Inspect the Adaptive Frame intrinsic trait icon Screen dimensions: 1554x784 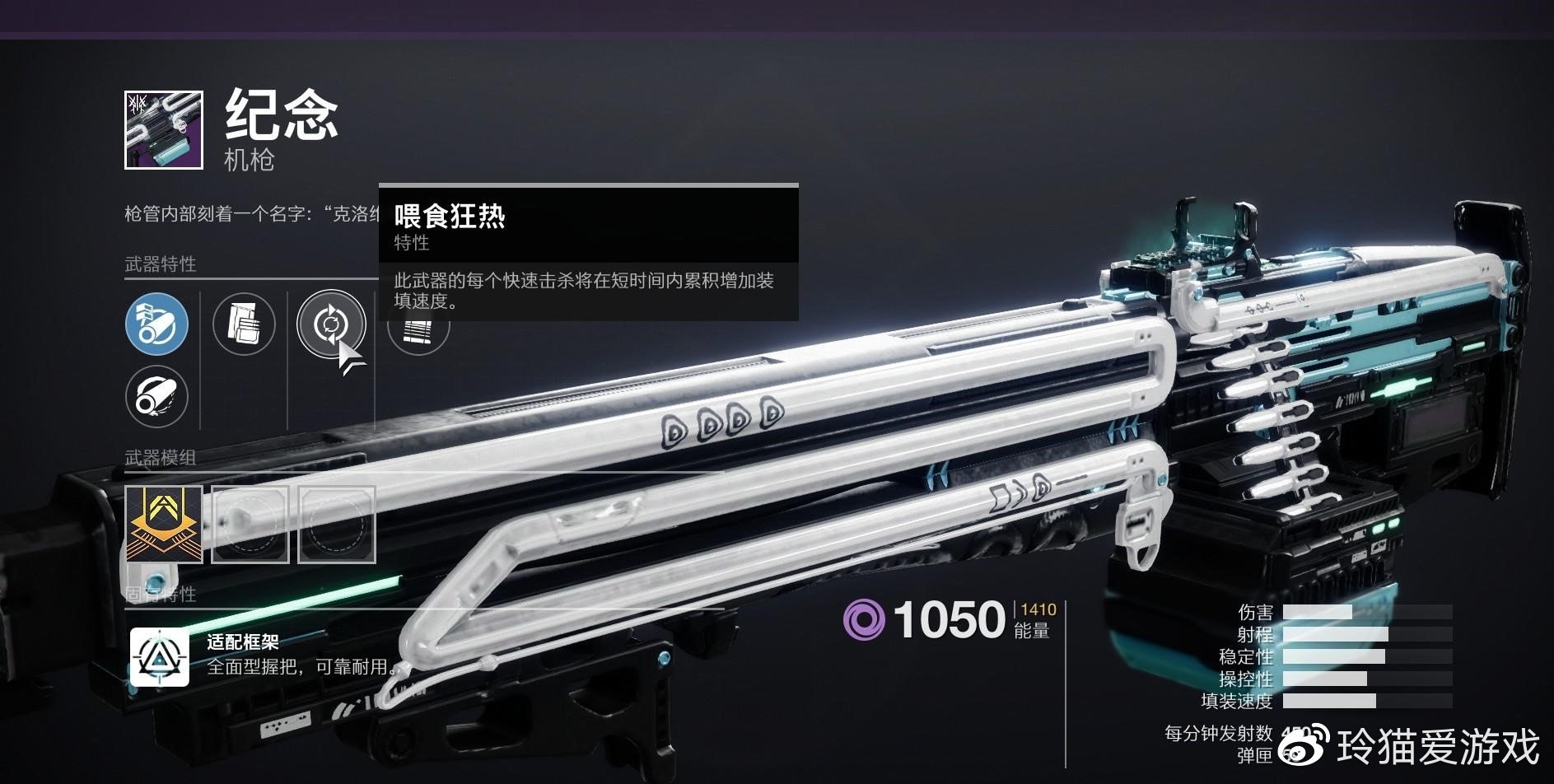coord(160,657)
